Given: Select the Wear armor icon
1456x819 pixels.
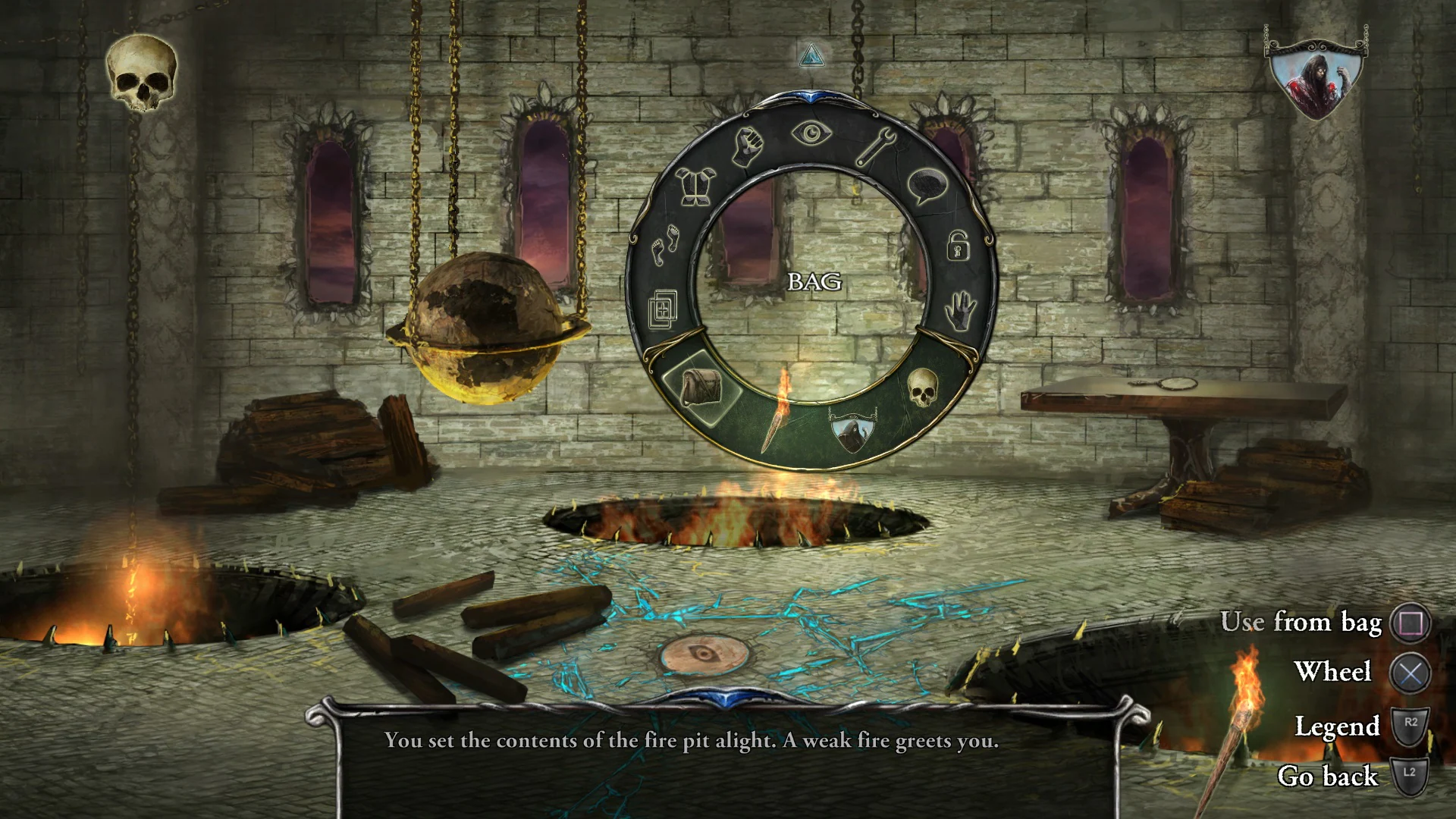Looking at the screenshot, I should coord(695,184).
